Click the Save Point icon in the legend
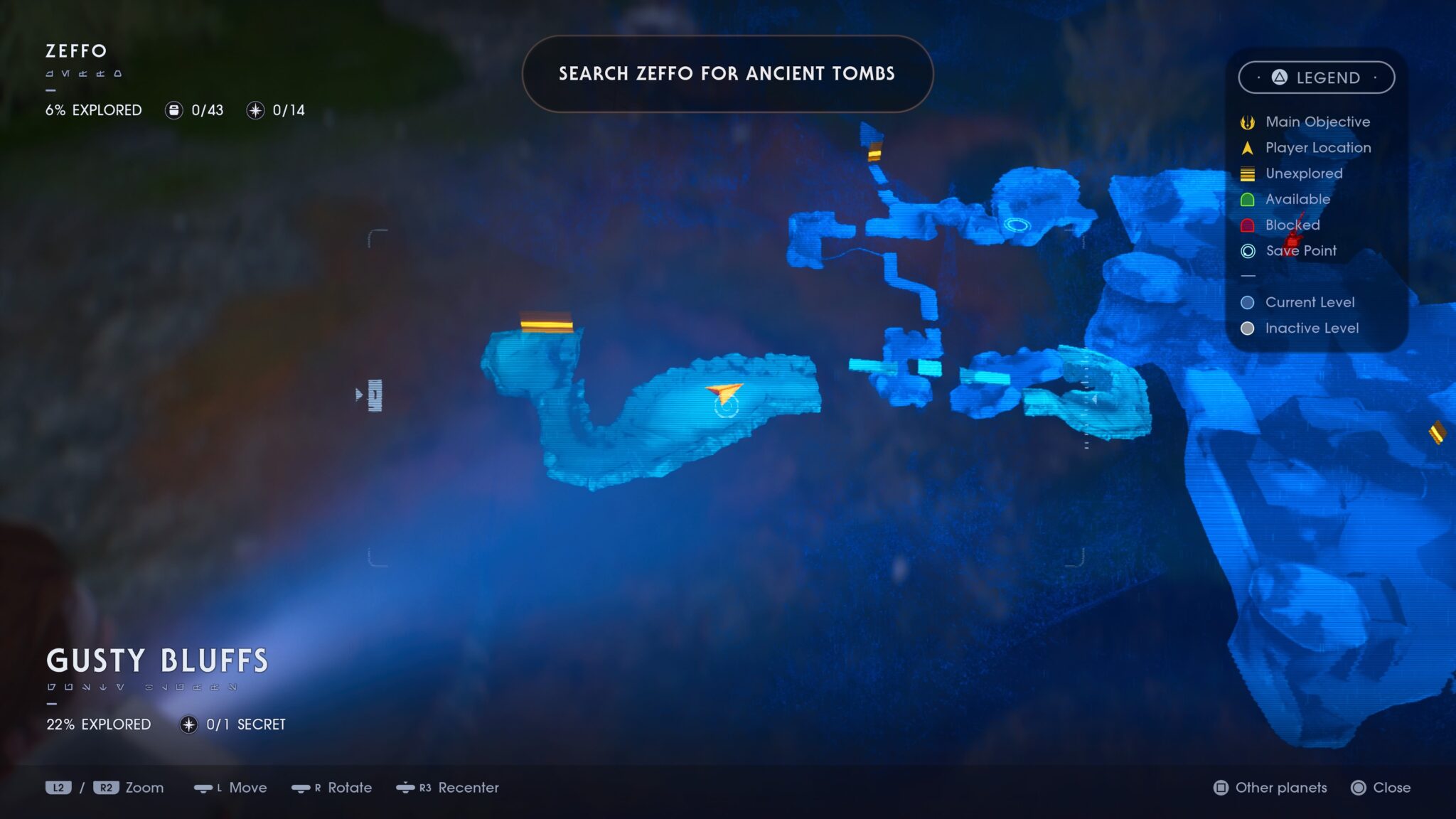The image size is (1456, 819). click(x=1248, y=250)
